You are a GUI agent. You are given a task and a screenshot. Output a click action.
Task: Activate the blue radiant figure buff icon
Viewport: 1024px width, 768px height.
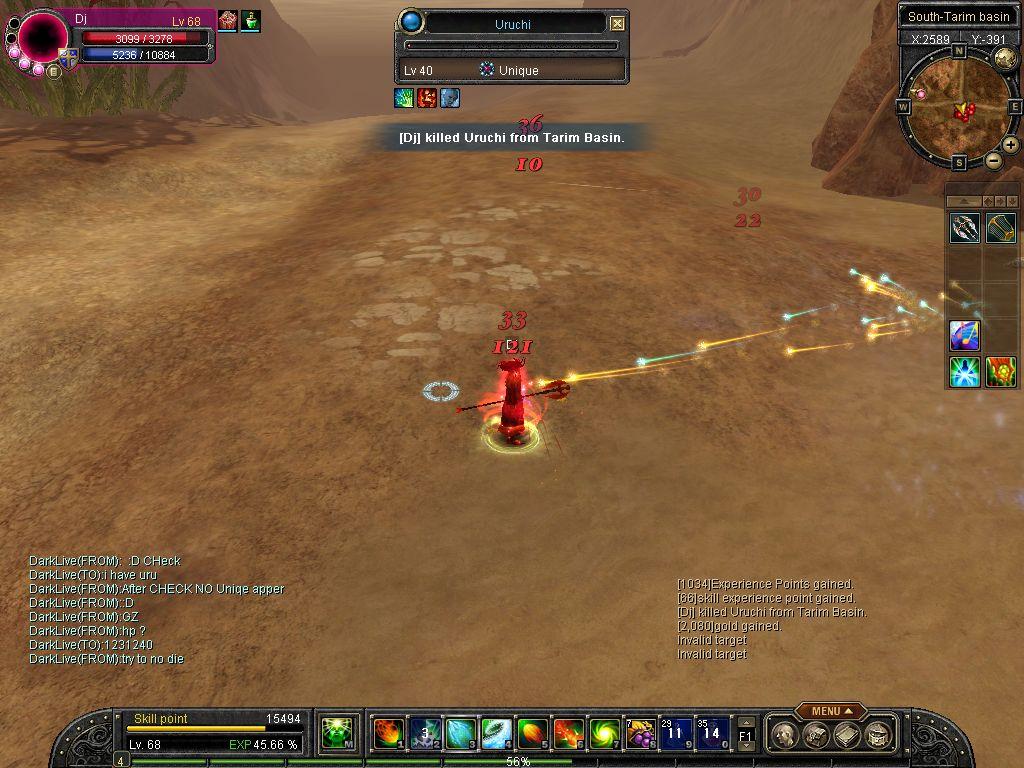[x=964, y=372]
